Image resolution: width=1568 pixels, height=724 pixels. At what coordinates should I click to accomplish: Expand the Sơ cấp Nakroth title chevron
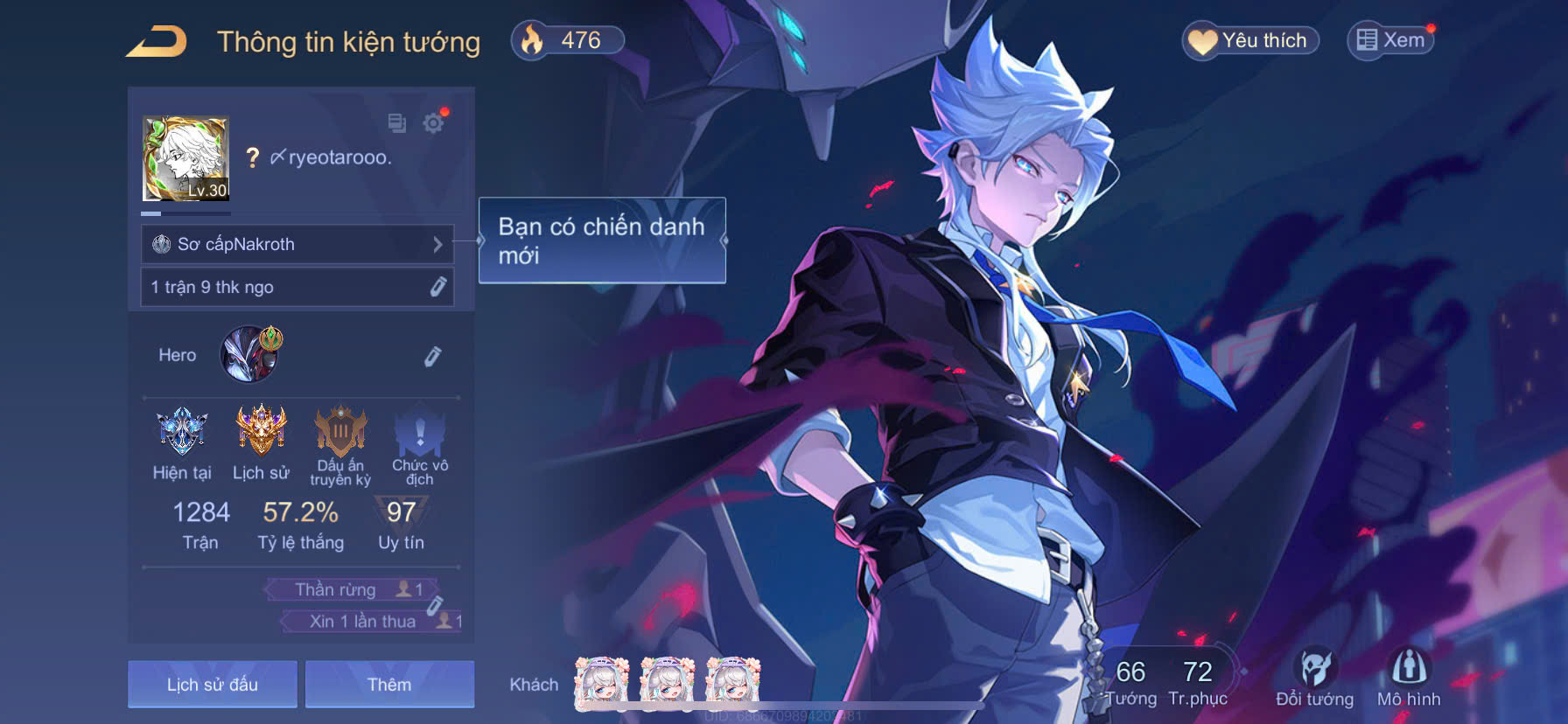tap(440, 245)
